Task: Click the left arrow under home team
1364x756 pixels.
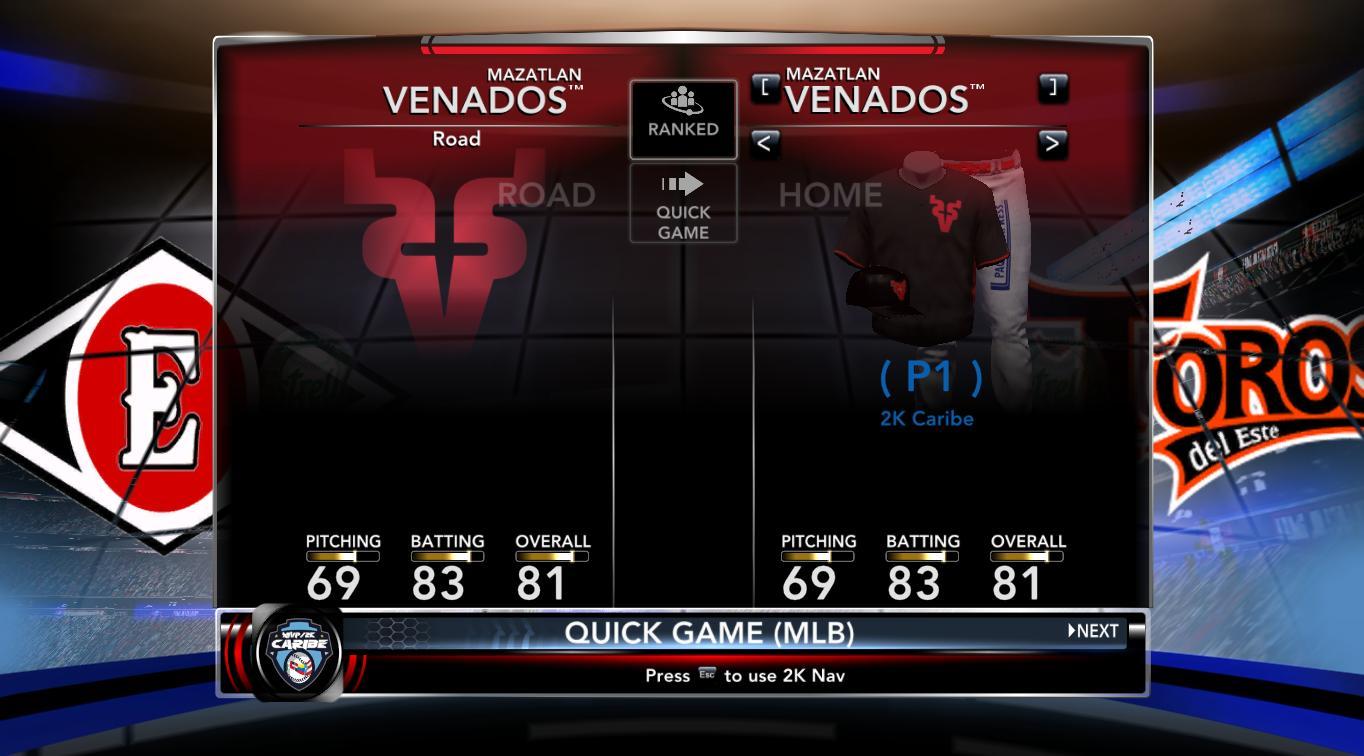Action: tap(765, 144)
